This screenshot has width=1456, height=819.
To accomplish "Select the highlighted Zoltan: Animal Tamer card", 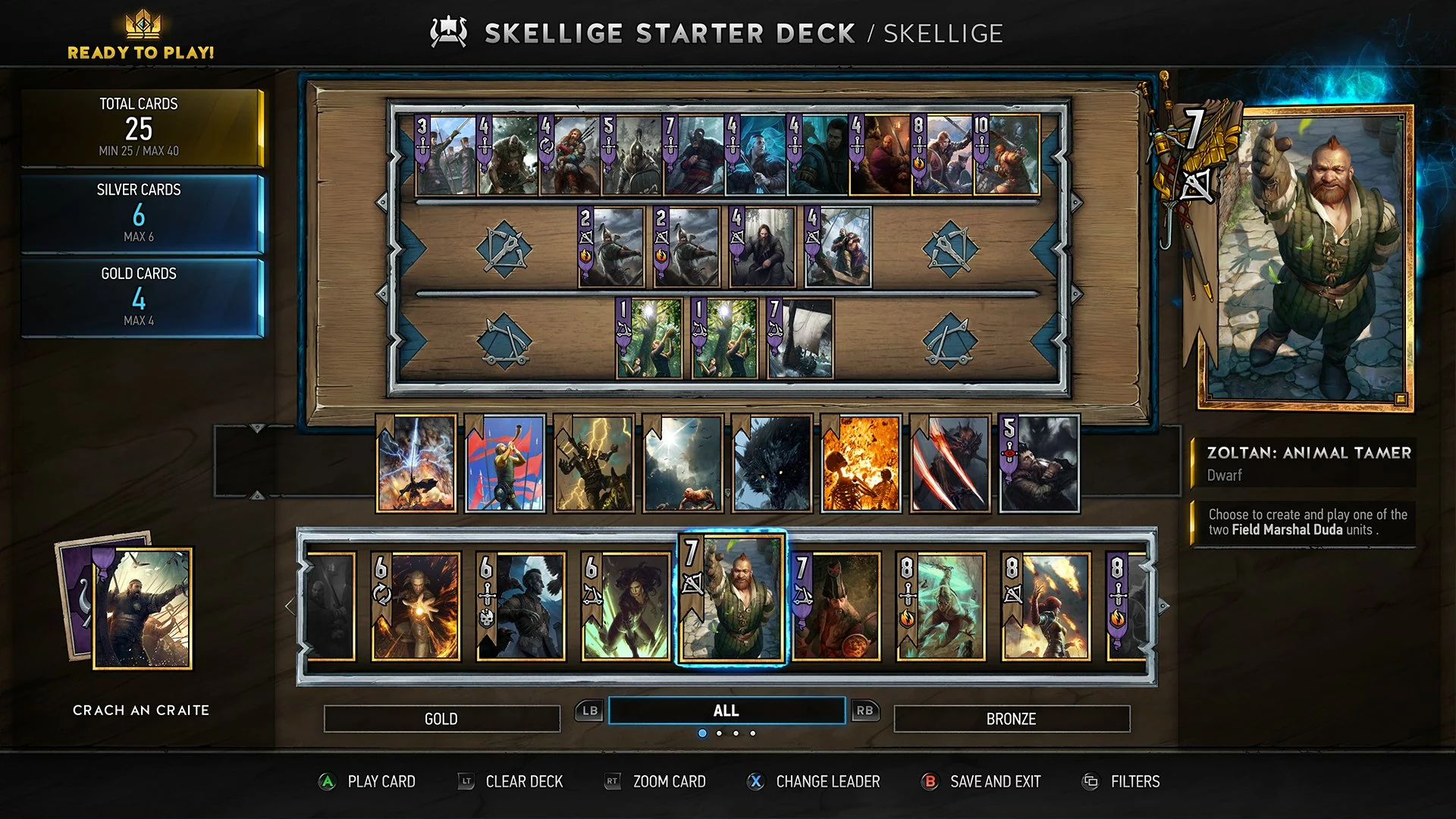I will tap(731, 599).
